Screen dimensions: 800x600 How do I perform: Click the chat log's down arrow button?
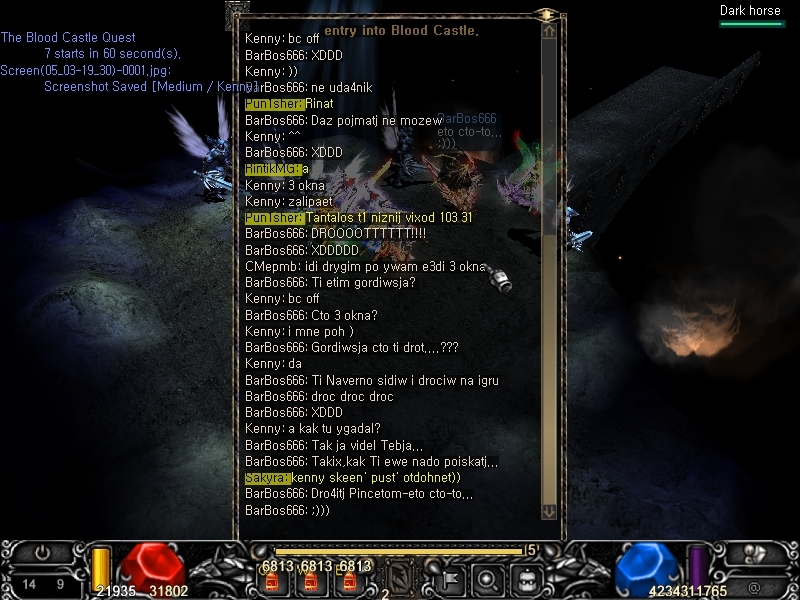548,511
